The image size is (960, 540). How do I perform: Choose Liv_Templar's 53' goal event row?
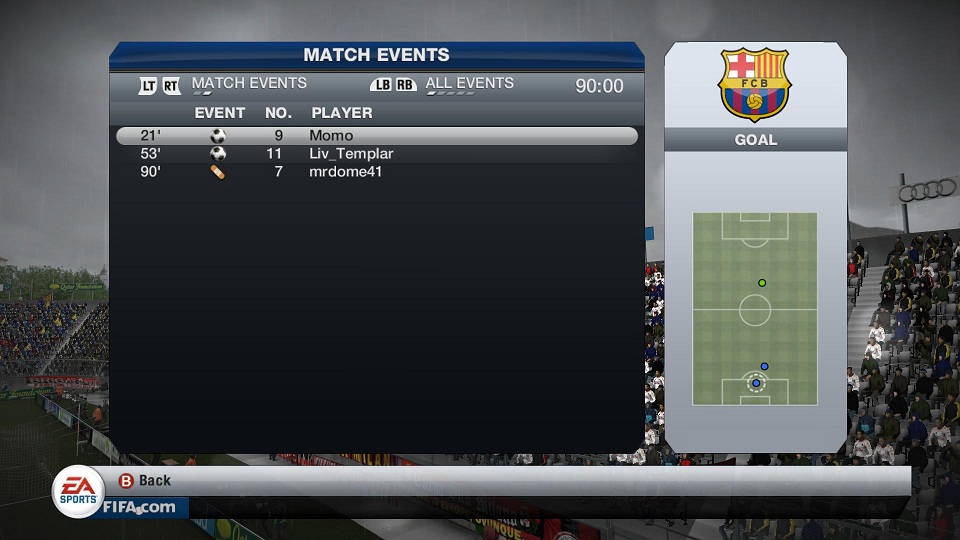click(376, 154)
